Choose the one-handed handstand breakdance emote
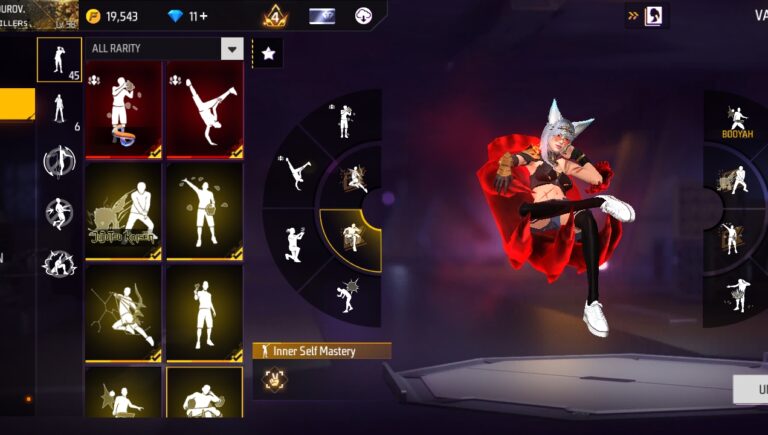 [x=204, y=108]
